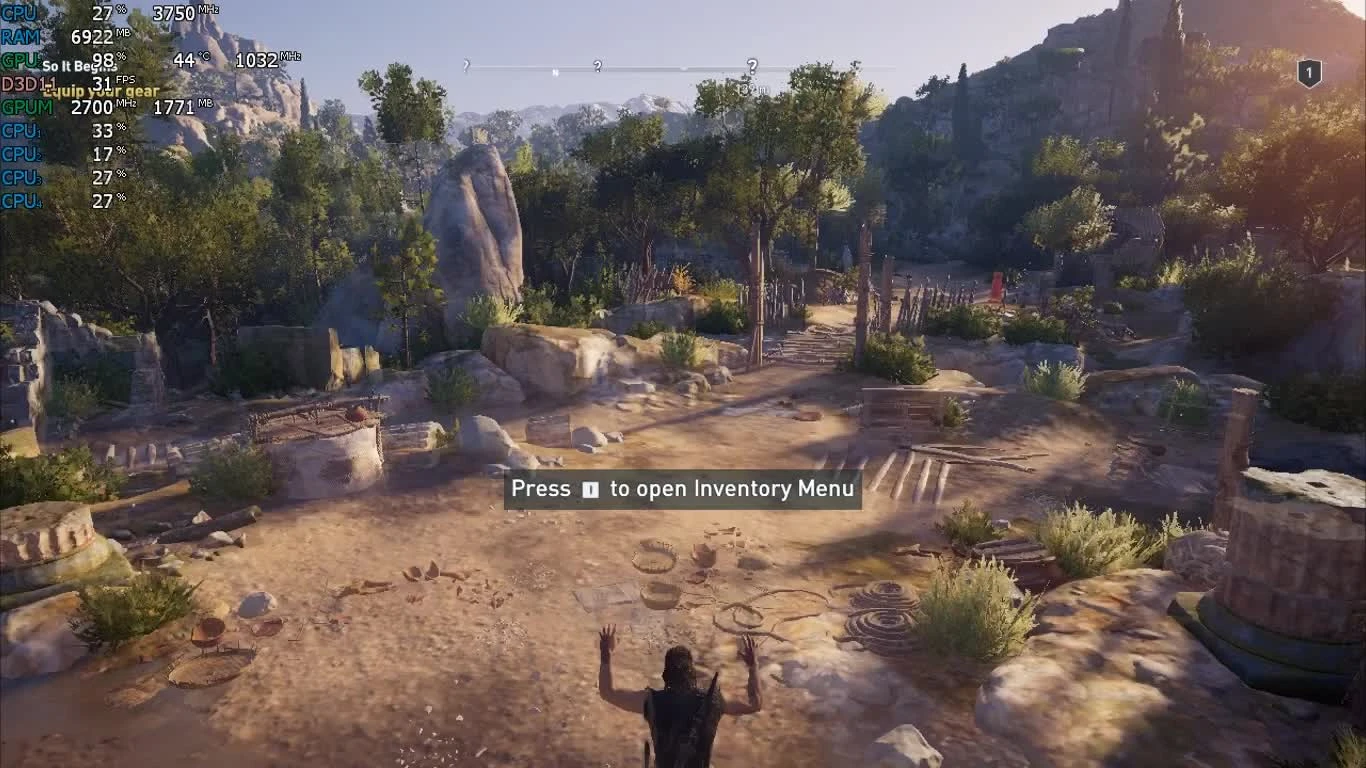Click the Press I inventory prompt banner
Screen dimensions: 1366x768
tap(682, 489)
